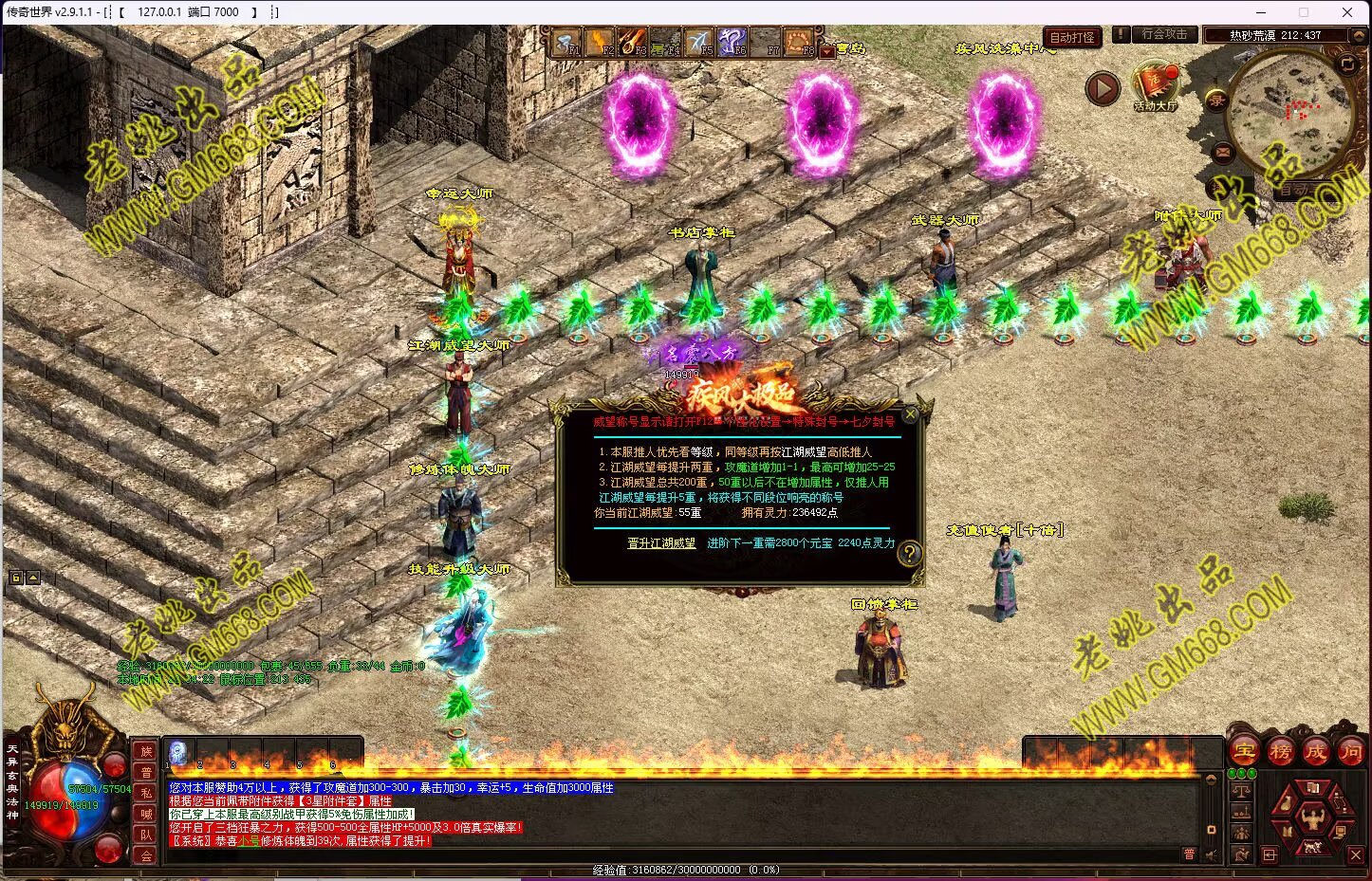Screen dimensions: 1372x881
Task: Open the mail envelope icon near minimap
Action: 1222,151
